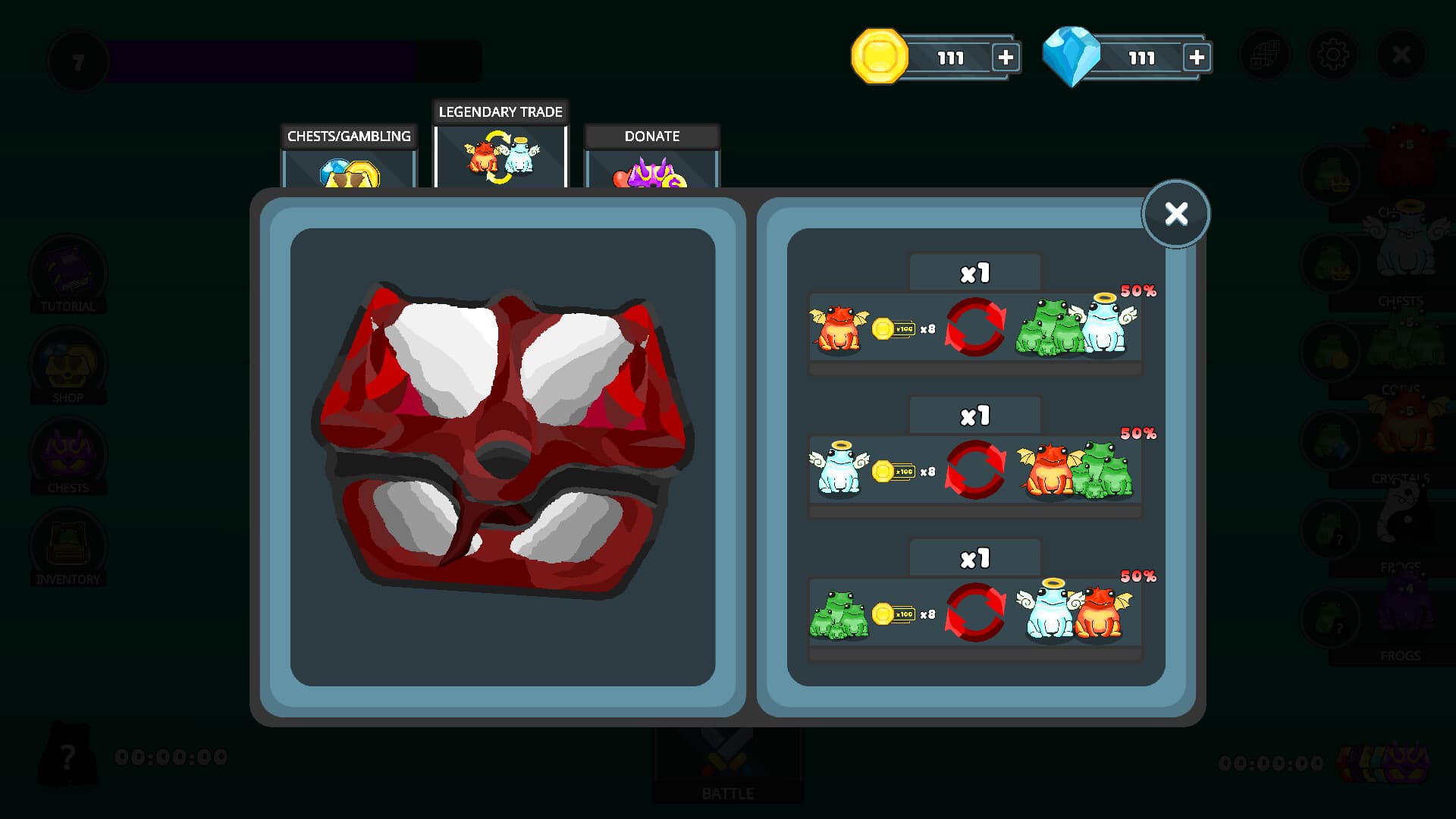Trigger the middle trade's red exchange icon
This screenshot has height=819, width=1456.
click(x=974, y=469)
